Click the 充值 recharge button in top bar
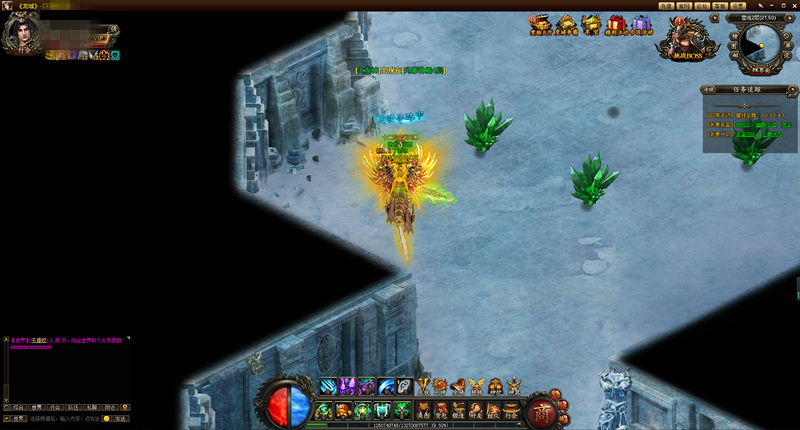Viewport: 800px width, 430px height. [667, 6]
